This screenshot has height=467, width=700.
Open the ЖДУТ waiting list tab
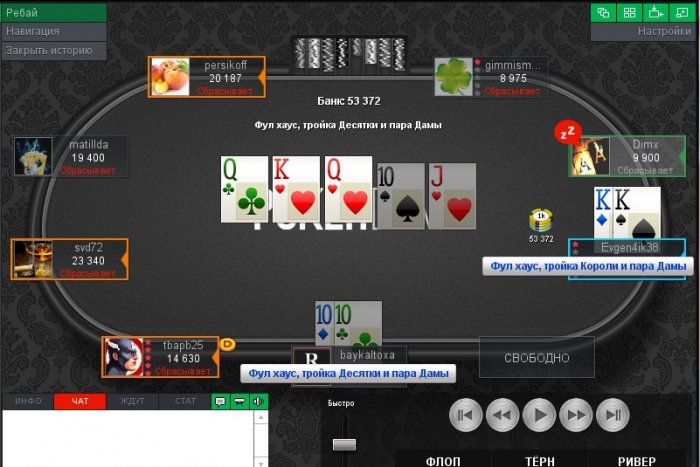132,401
